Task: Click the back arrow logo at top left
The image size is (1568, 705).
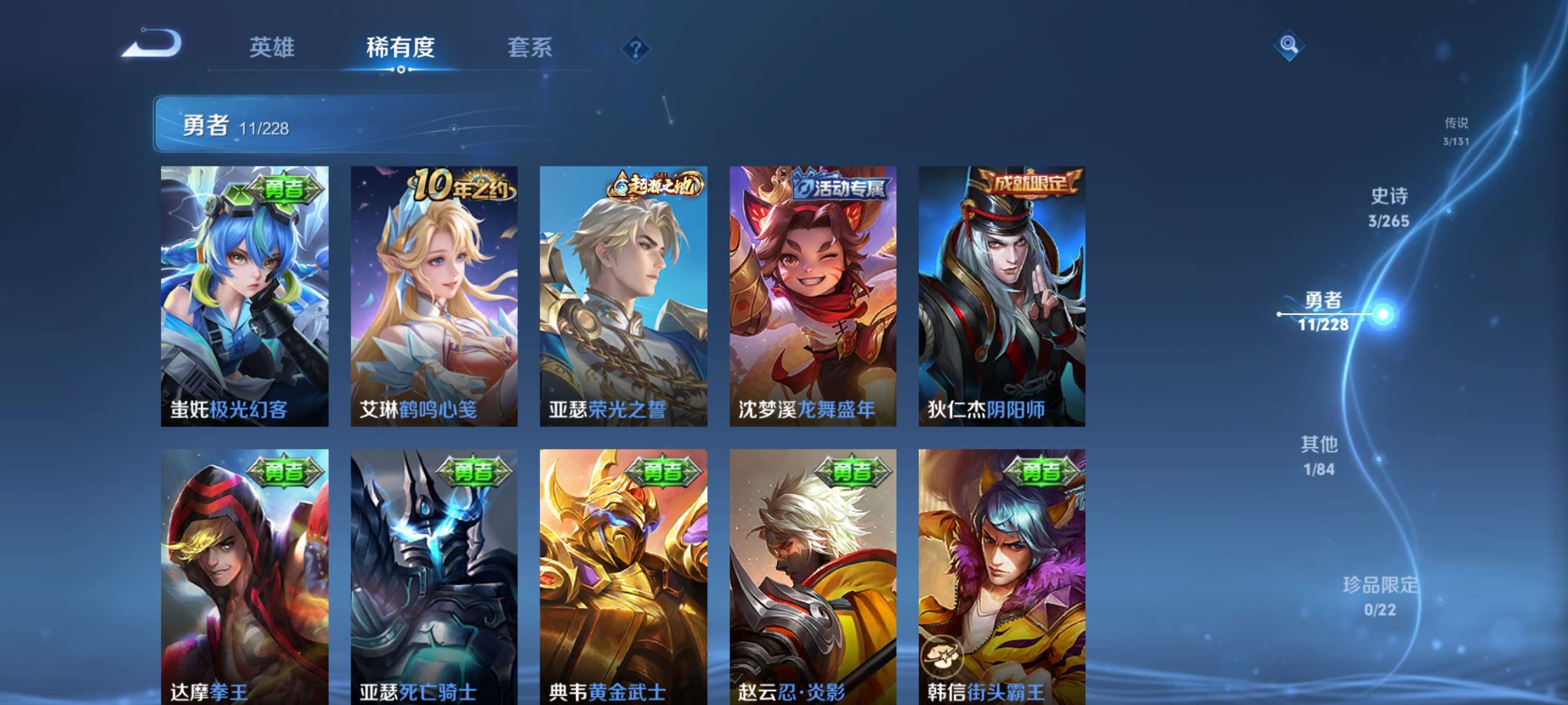Action: 152,43
